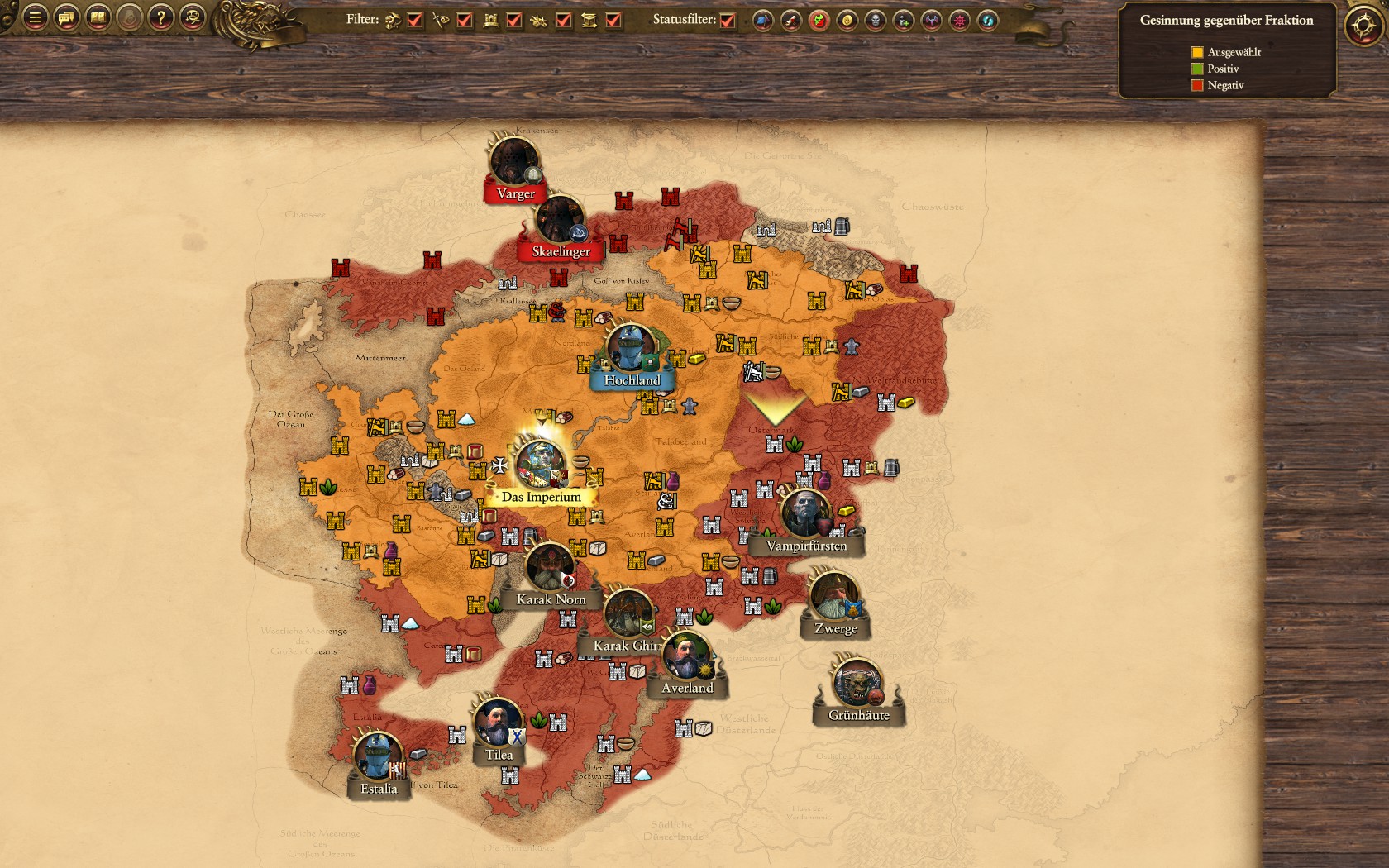Select the Zwerge faction marker
The height and width of the screenshot is (868, 1389).
pyautogui.click(x=834, y=596)
